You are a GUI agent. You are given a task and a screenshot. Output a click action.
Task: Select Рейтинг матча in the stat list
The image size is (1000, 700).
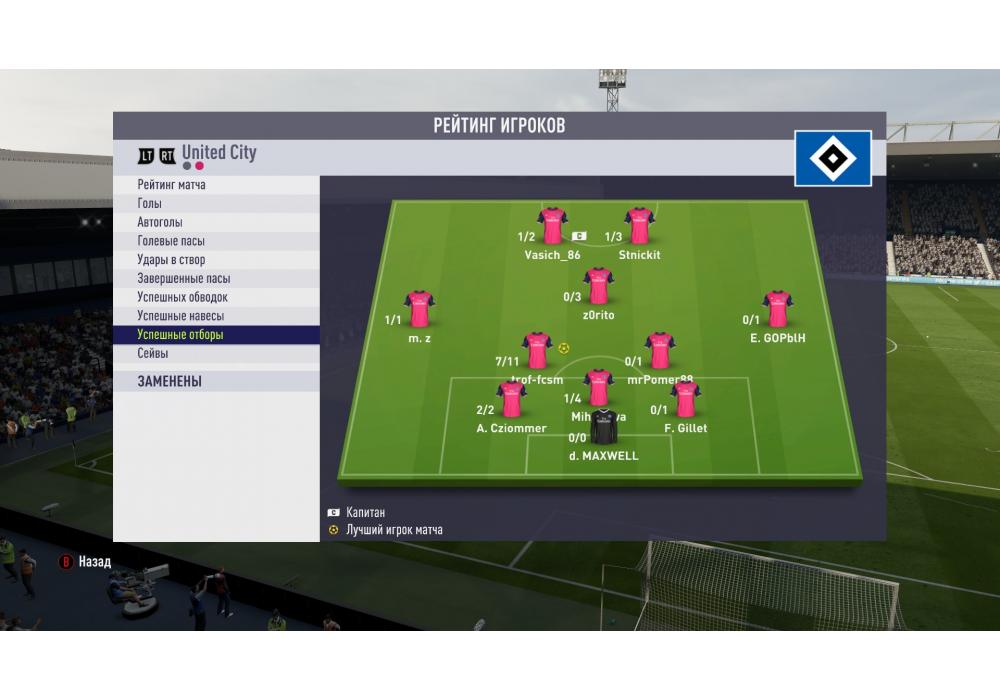[x=172, y=185]
